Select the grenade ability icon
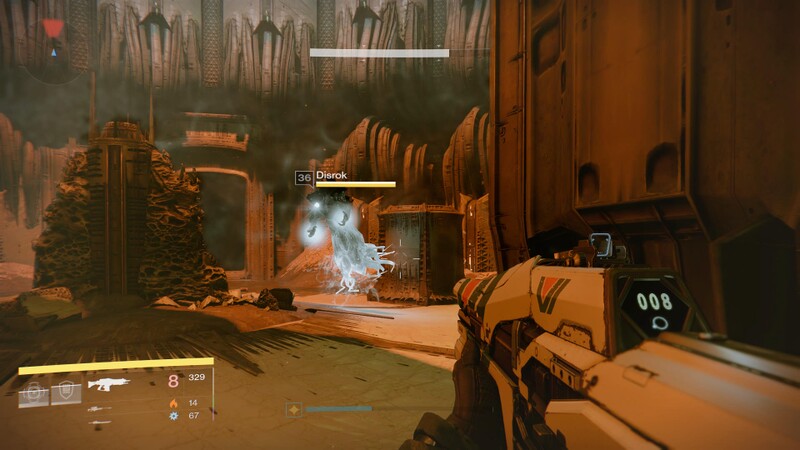The width and height of the screenshot is (800, 450). coord(34,393)
